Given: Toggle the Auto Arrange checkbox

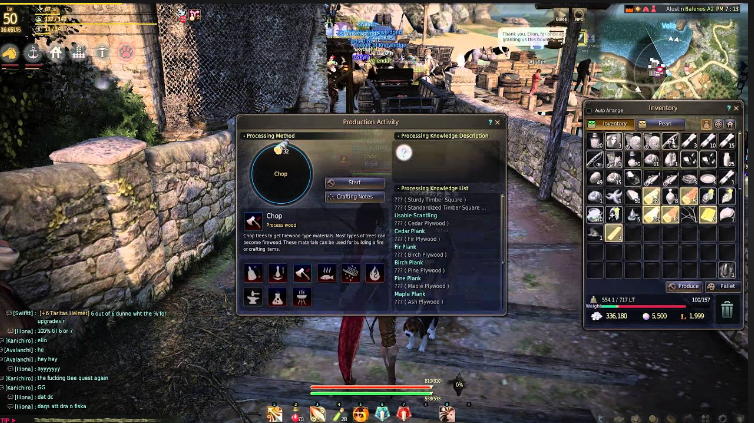Looking at the screenshot, I should (591, 108).
